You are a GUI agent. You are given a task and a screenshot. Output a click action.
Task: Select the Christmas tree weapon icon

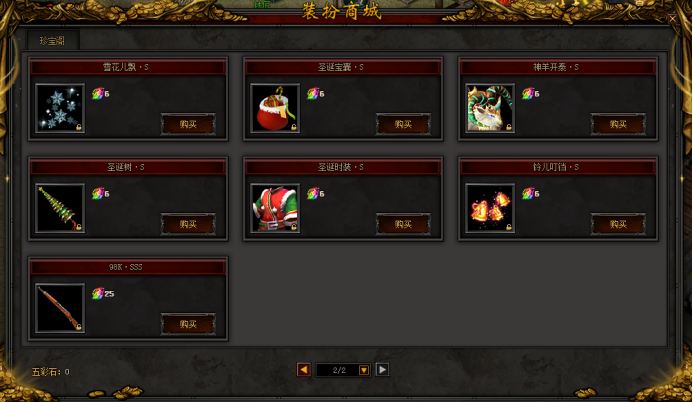60,208
